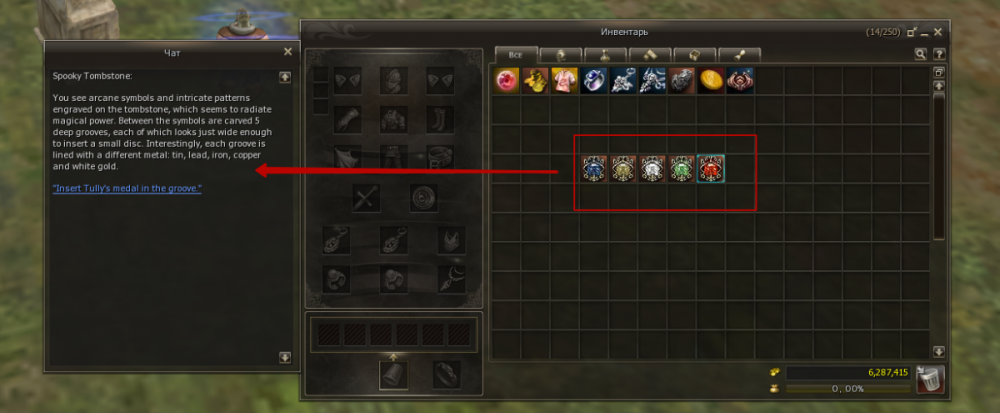
Task: Pick the white medal item
Action: (654, 169)
